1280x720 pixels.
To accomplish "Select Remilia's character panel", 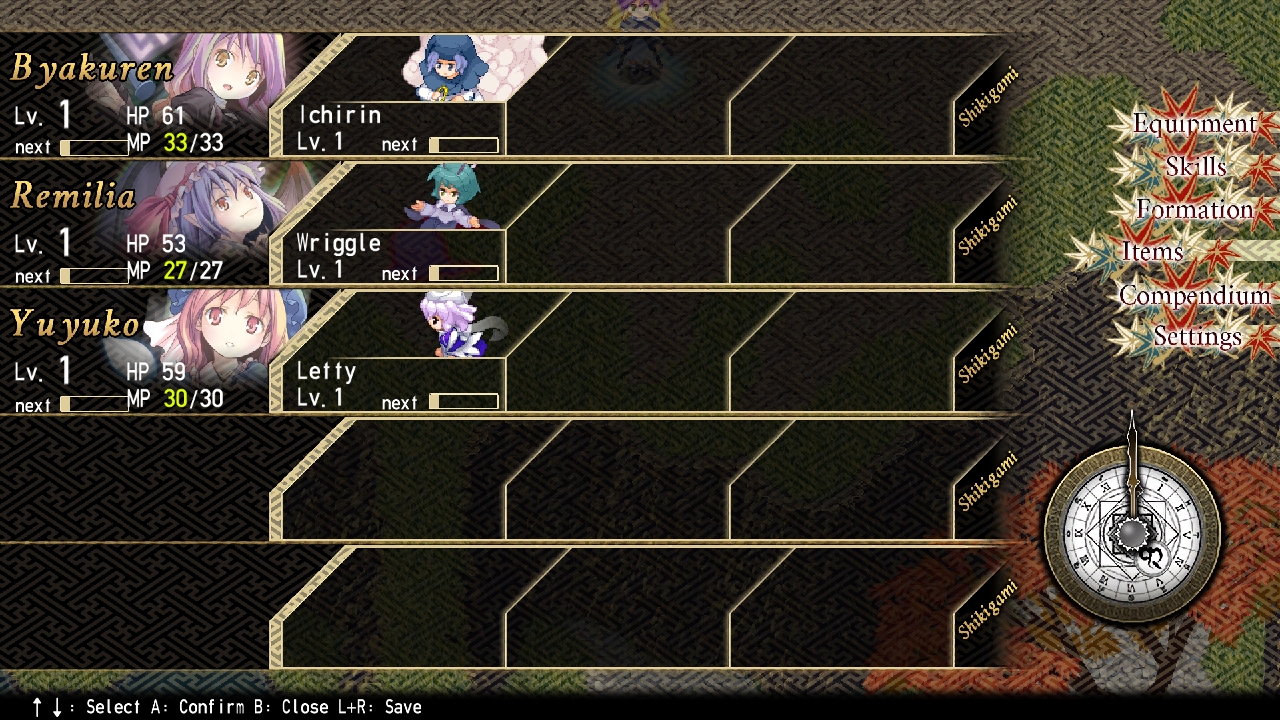I will pyautogui.click(x=135, y=225).
